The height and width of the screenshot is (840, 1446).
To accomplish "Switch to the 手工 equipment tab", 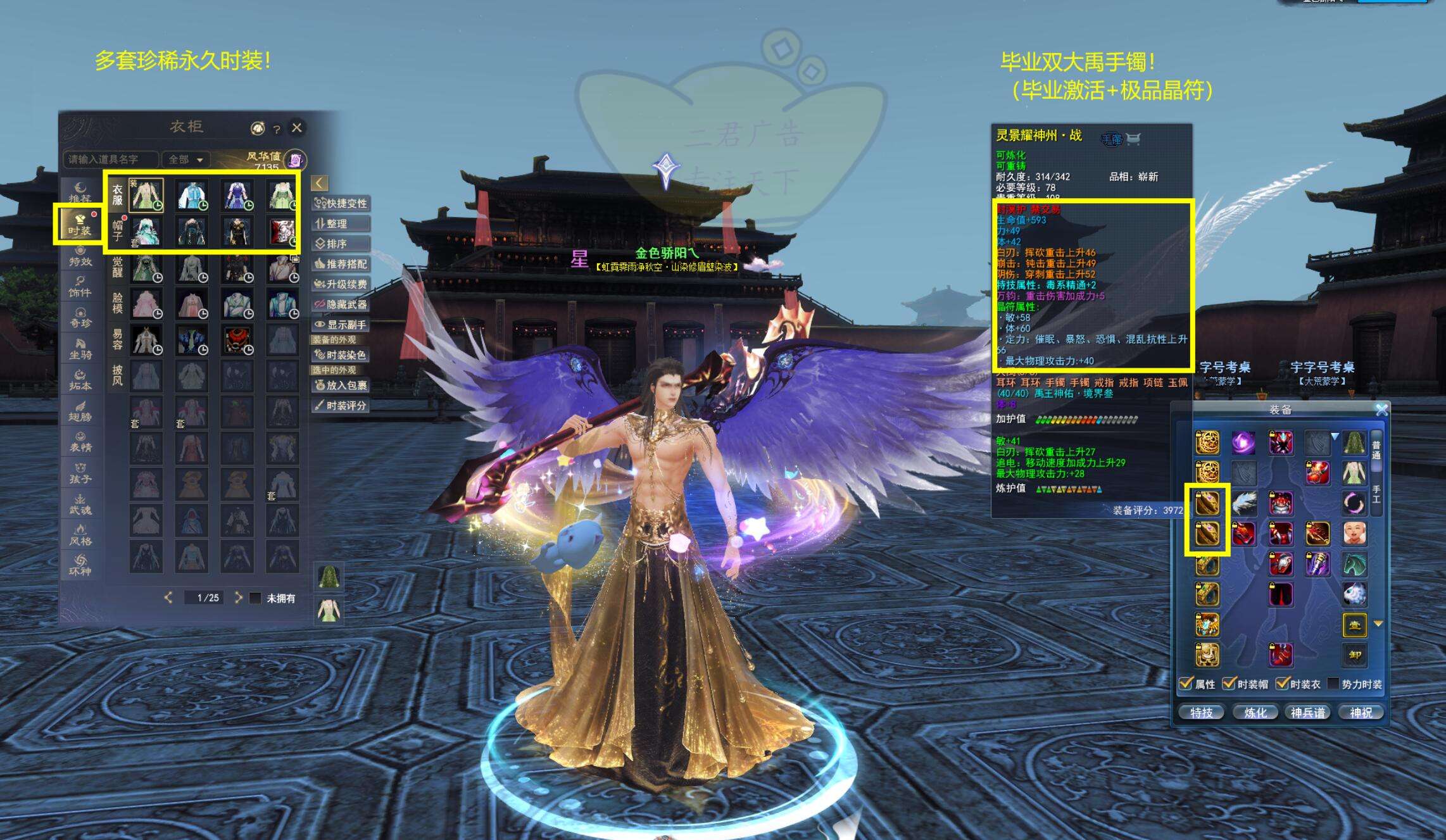I will (x=1376, y=495).
